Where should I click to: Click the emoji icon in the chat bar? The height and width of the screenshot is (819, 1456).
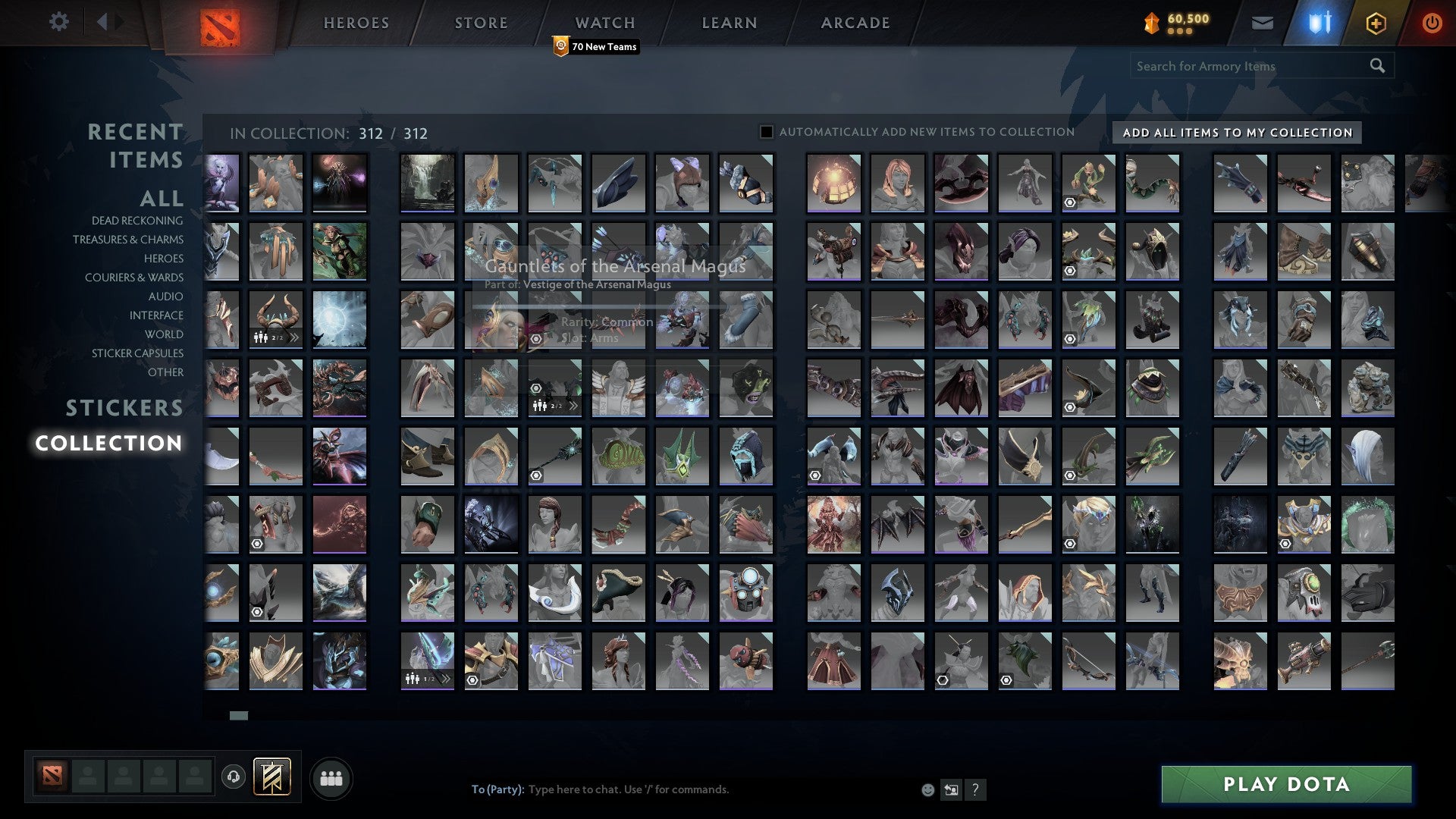pos(927,789)
